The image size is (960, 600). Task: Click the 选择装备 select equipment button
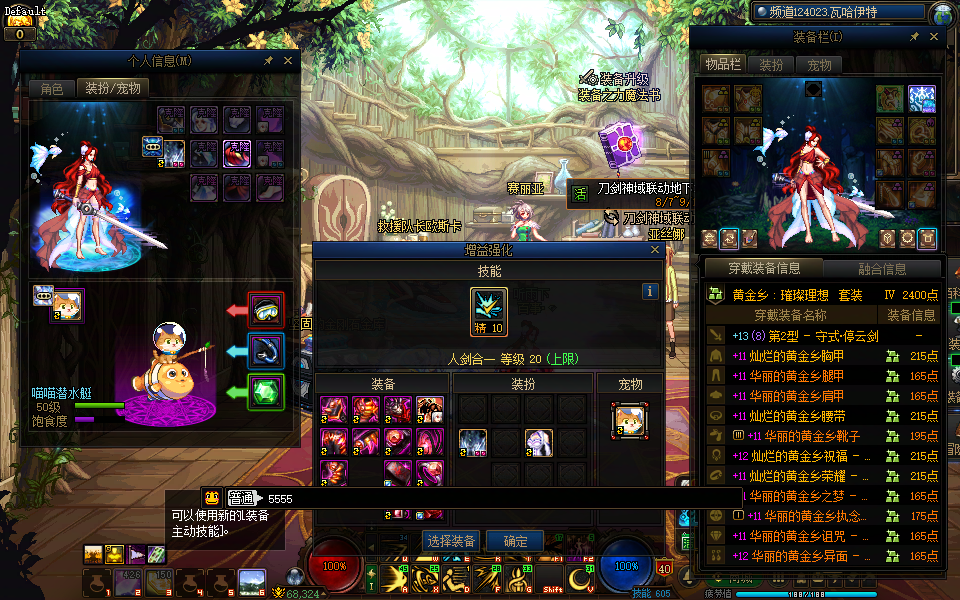450,541
